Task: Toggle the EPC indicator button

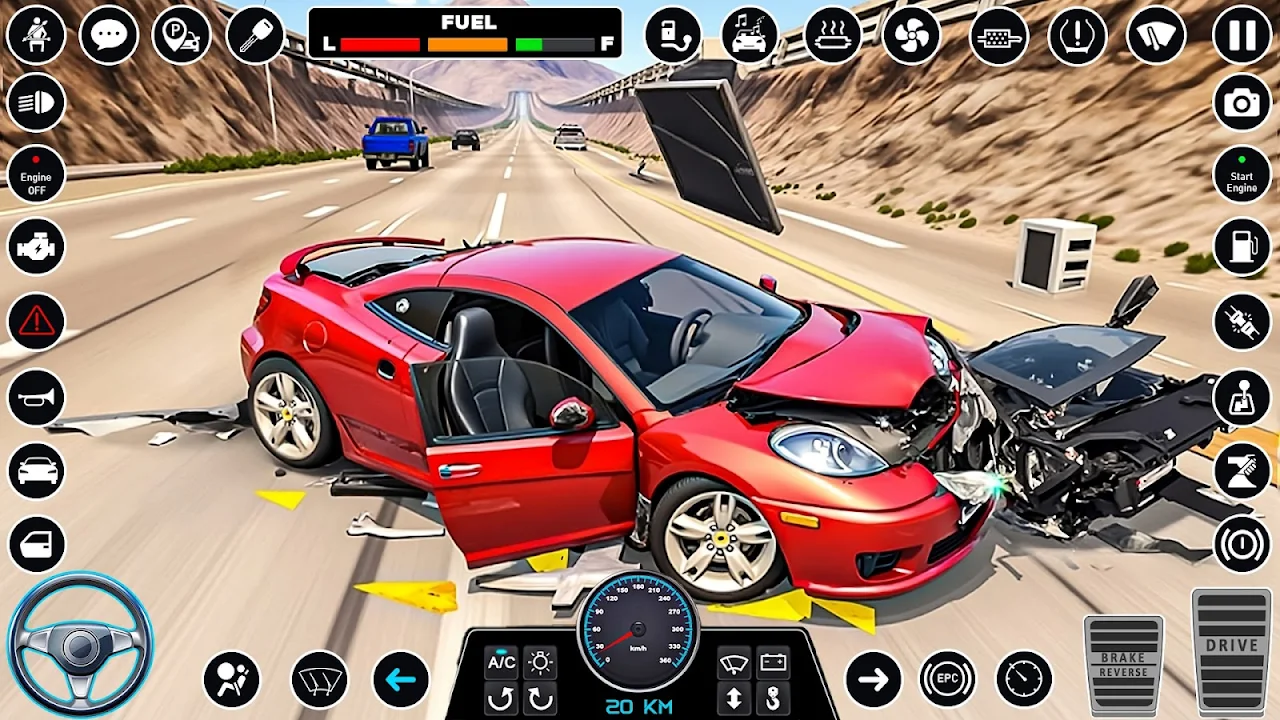Action: (x=947, y=680)
